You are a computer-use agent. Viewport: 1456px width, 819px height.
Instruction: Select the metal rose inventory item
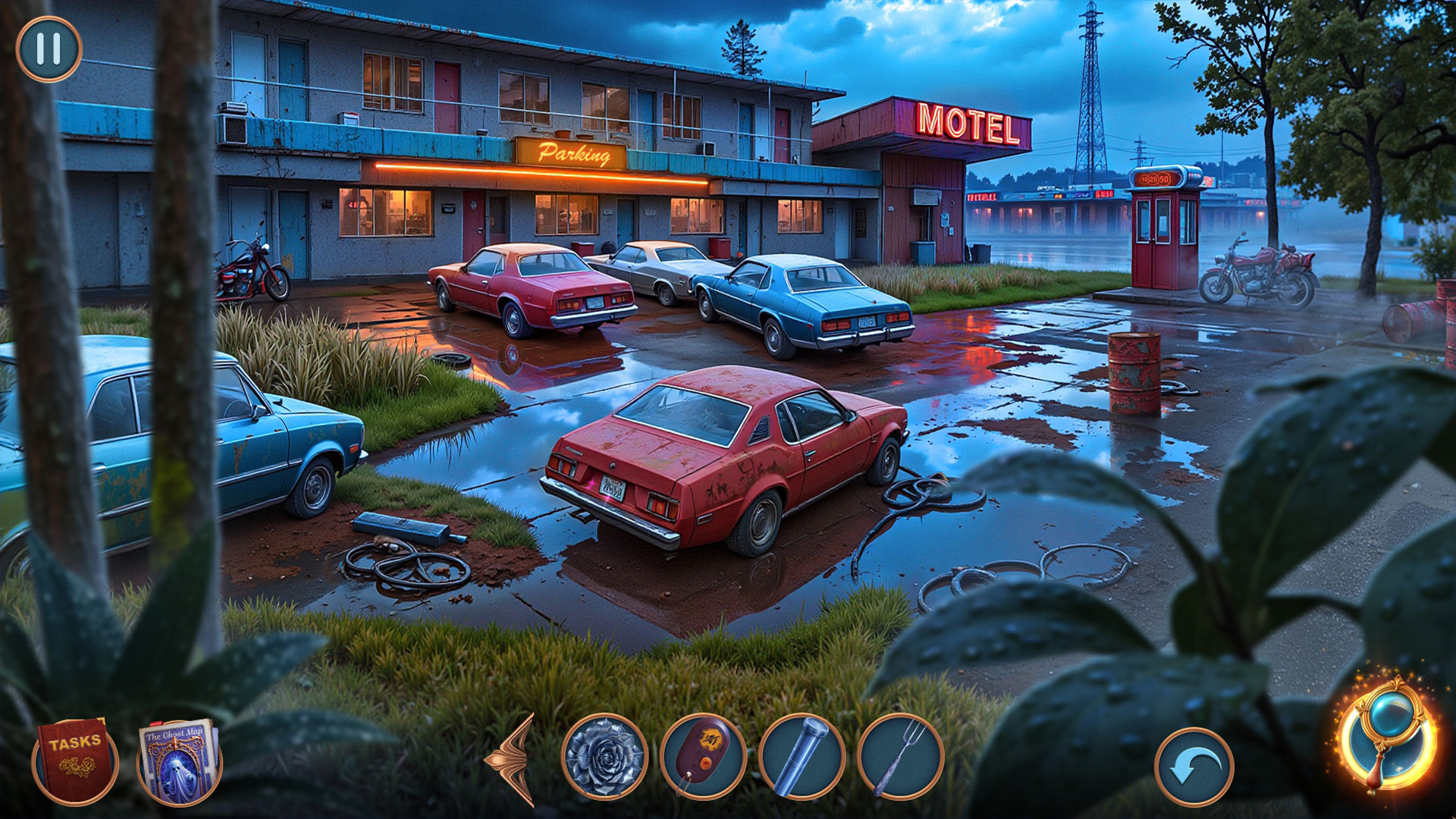click(x=604, y=757)
